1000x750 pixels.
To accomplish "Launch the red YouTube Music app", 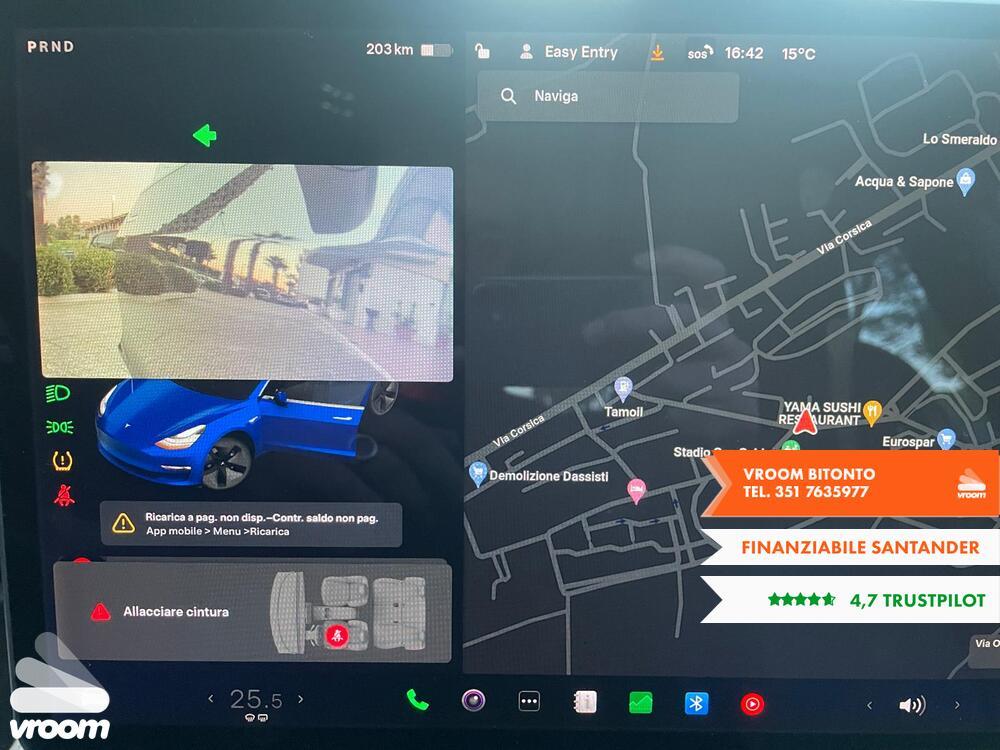I will (752, 704).
